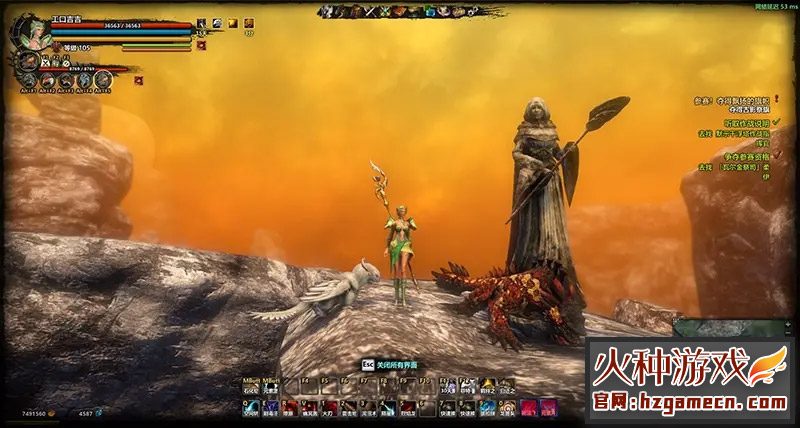Image resolution: width=800 pixels, height=428 pixels.
Task: Open the cyan gem icon in top menu
Action: coord(429,11)
